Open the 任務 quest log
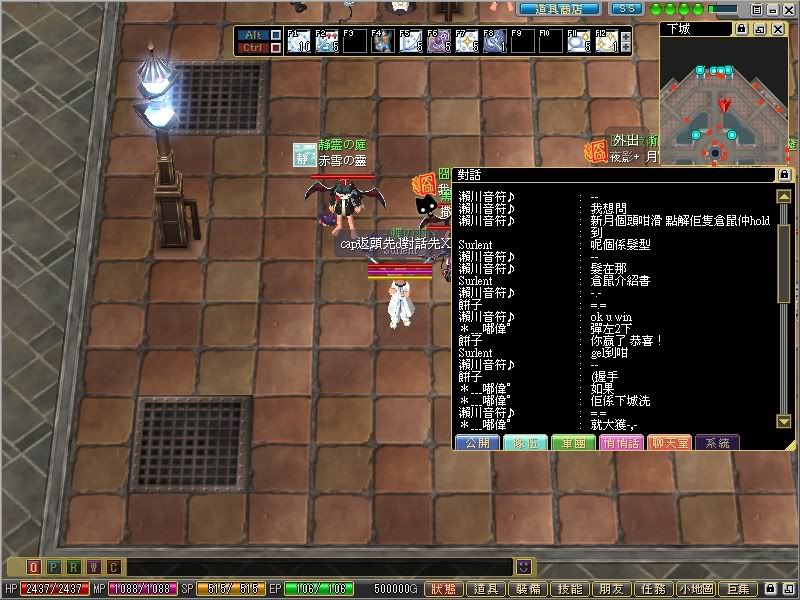The height and width of the screenshot is (600, 800). tap(654, 590)
